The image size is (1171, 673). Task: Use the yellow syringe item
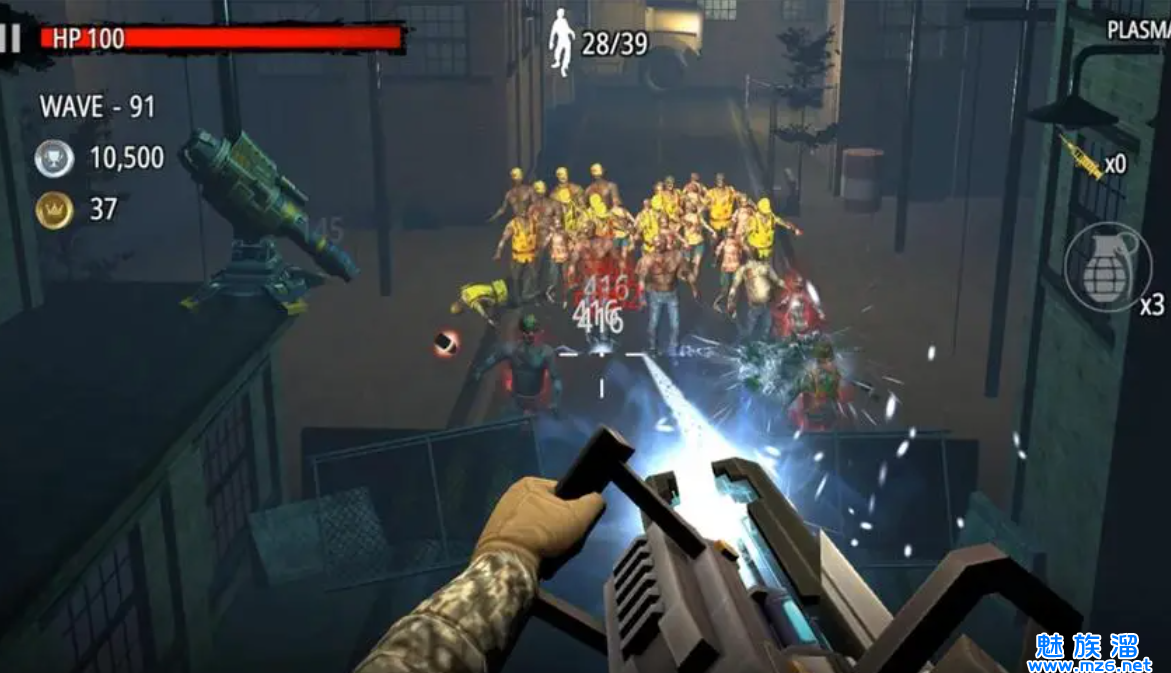tap(1082, 156)
